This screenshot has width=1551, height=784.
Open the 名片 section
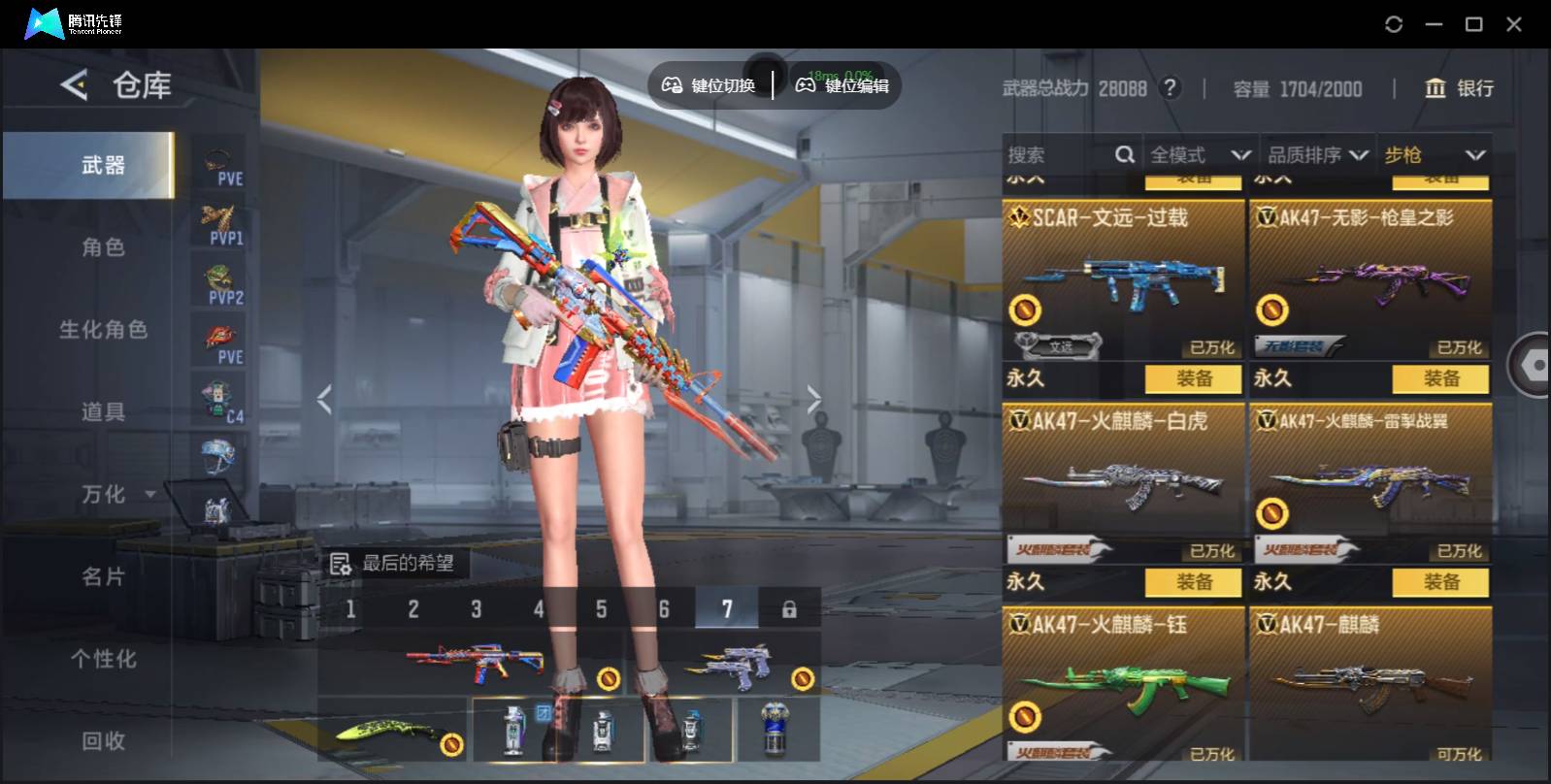[x=104, y=577]
